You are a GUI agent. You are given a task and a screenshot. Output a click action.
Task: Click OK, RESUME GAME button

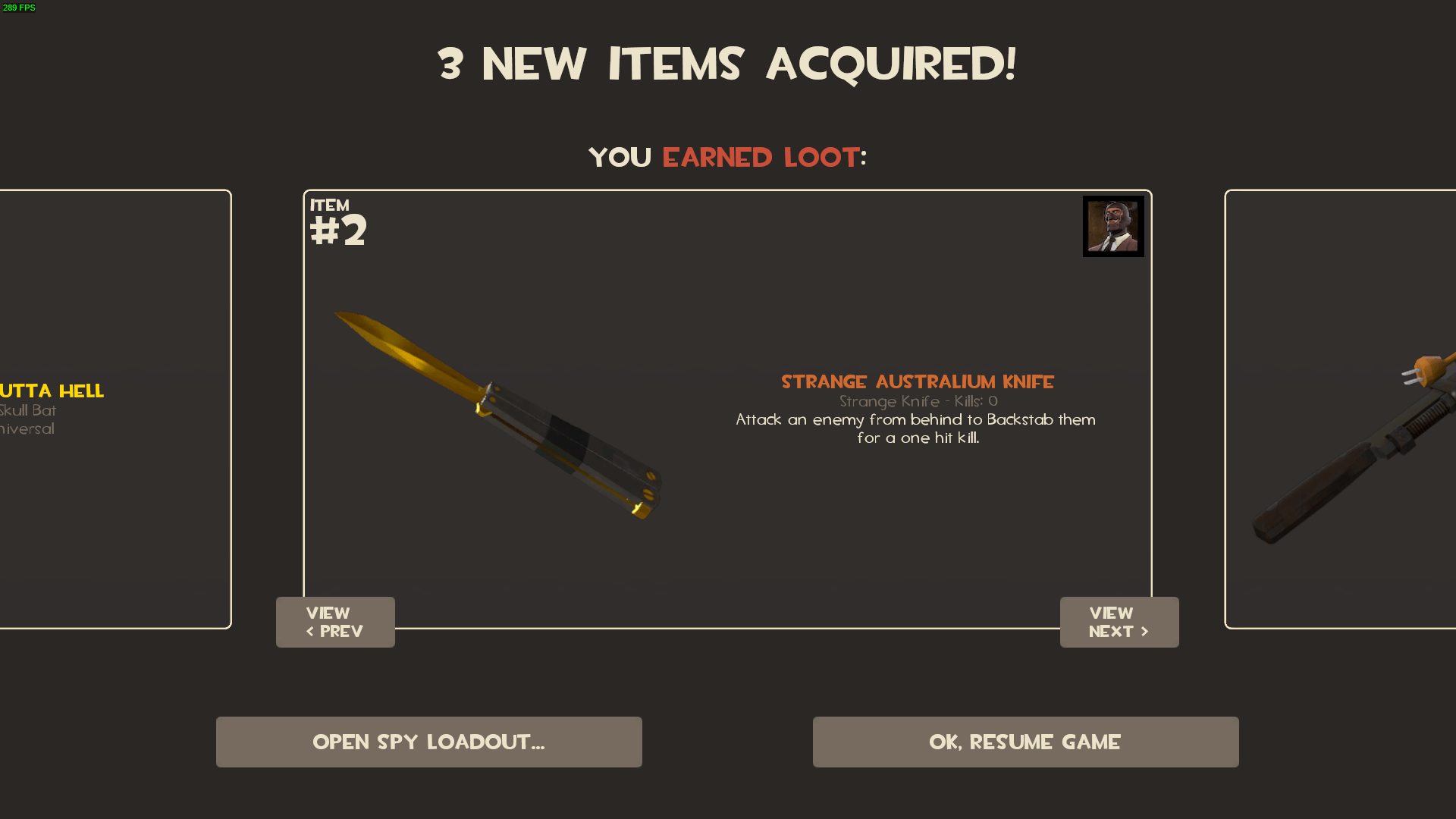1025,742
